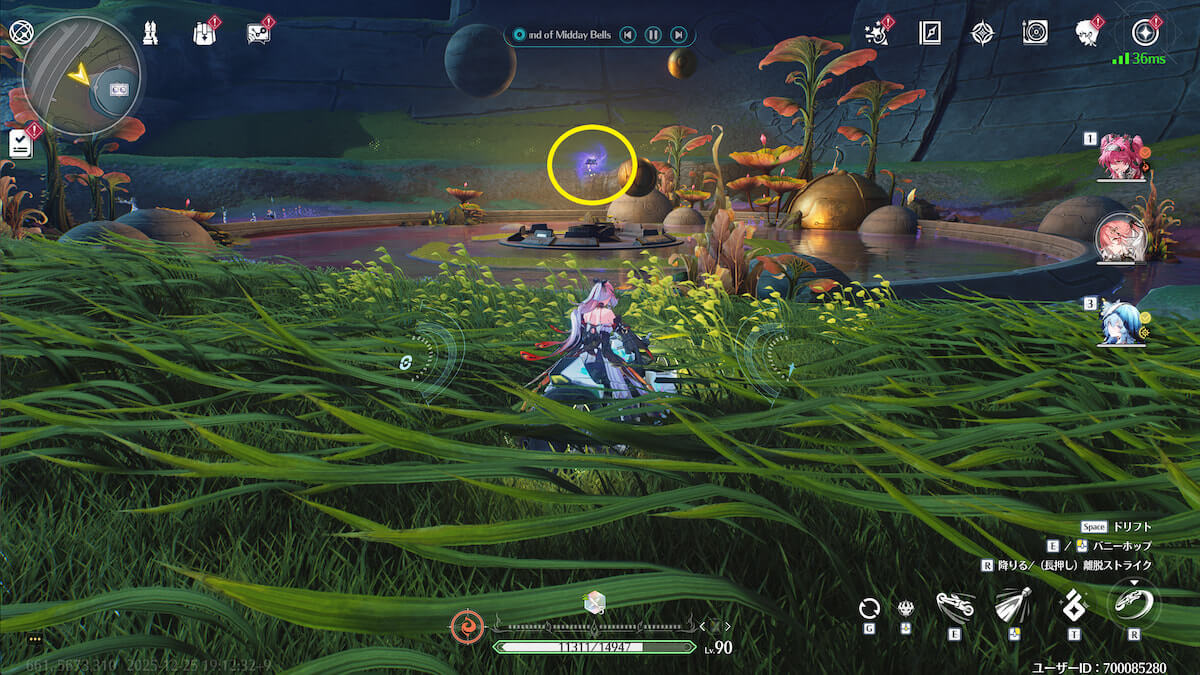Open the vinyl record player icon
Image resolution: width=1200 pixels, height=675 pixels.
click(x=1035, y=33)
